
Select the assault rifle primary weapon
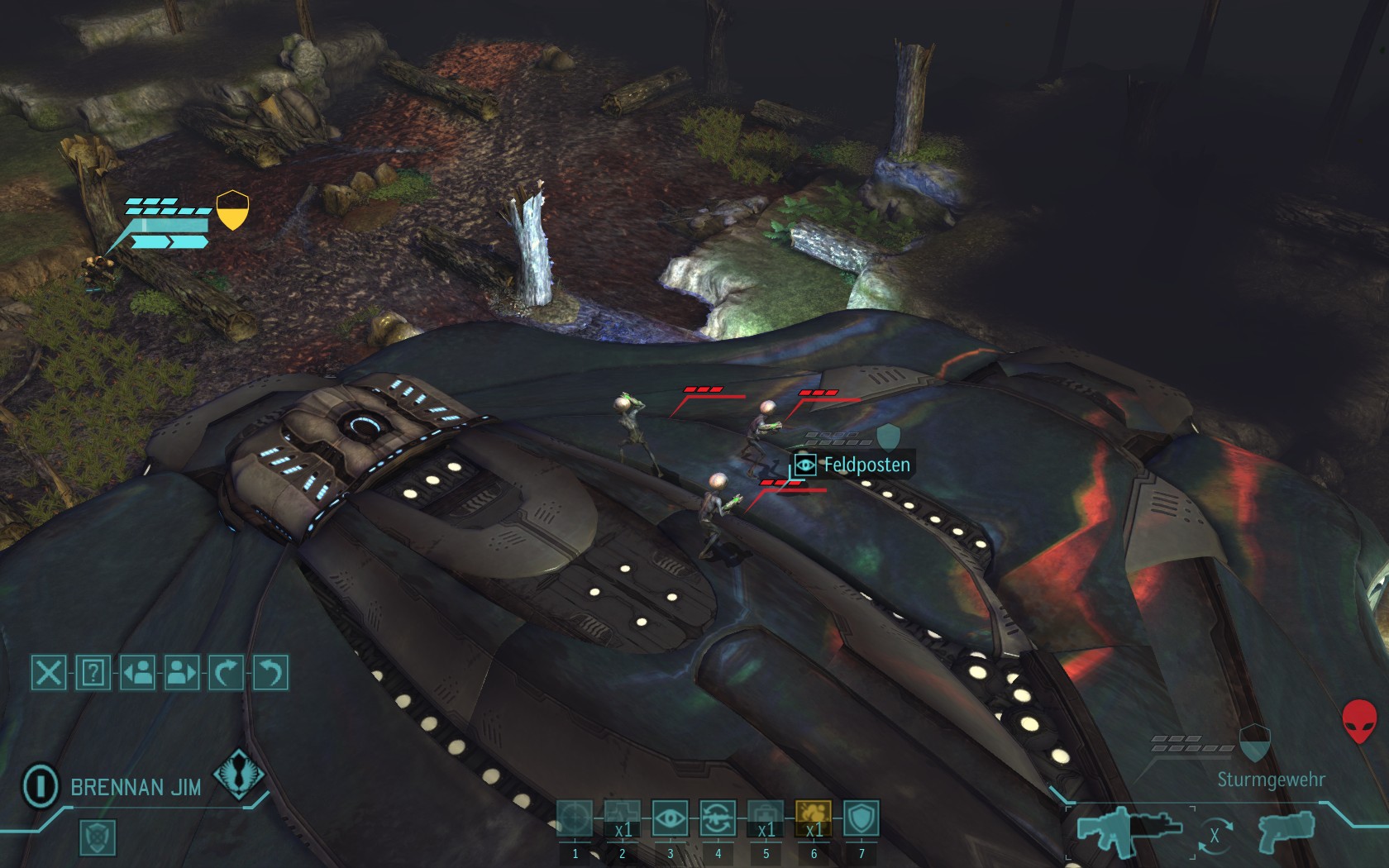[1129, 831]
